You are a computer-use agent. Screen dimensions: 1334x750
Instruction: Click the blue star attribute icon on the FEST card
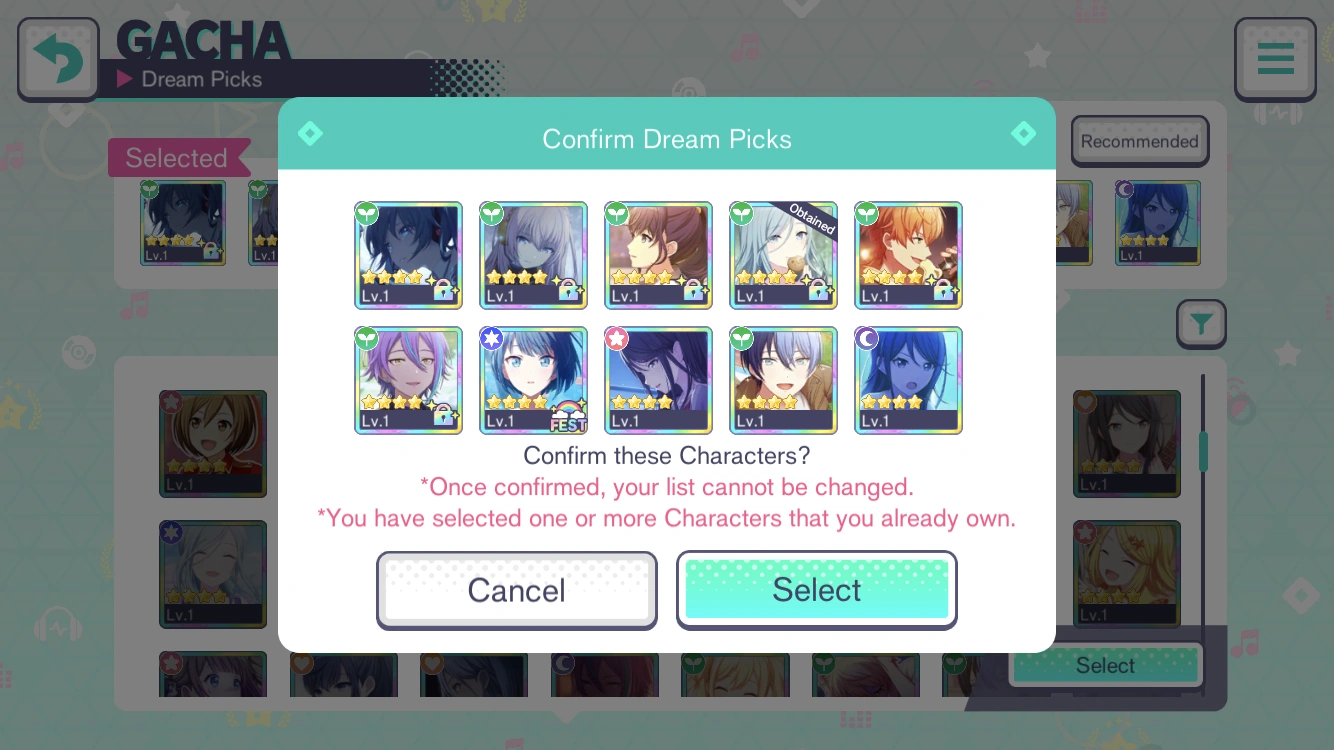pyautogui.click(x=490, y=339)
